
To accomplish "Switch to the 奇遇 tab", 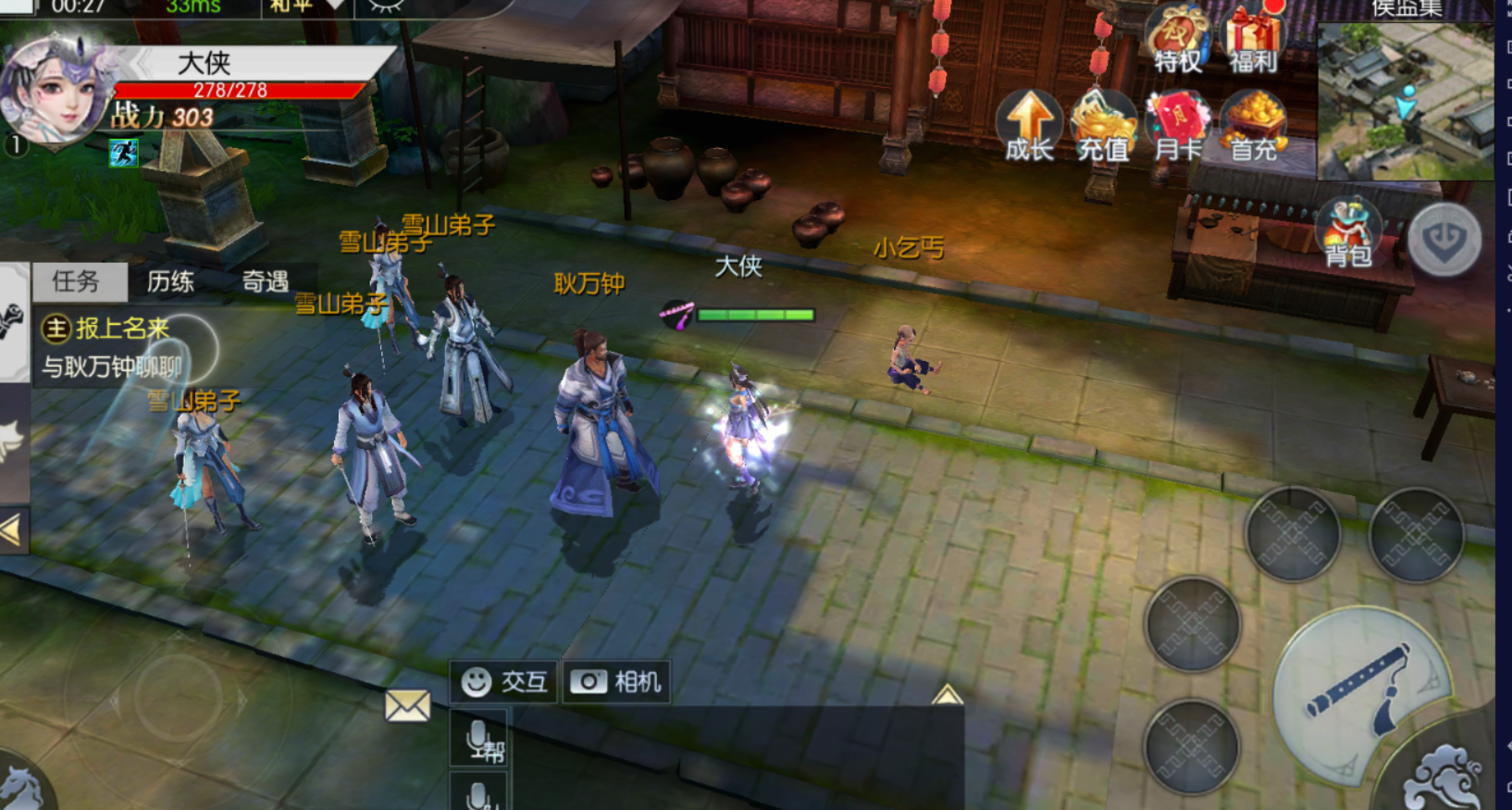I will click(x=266, y=281).
